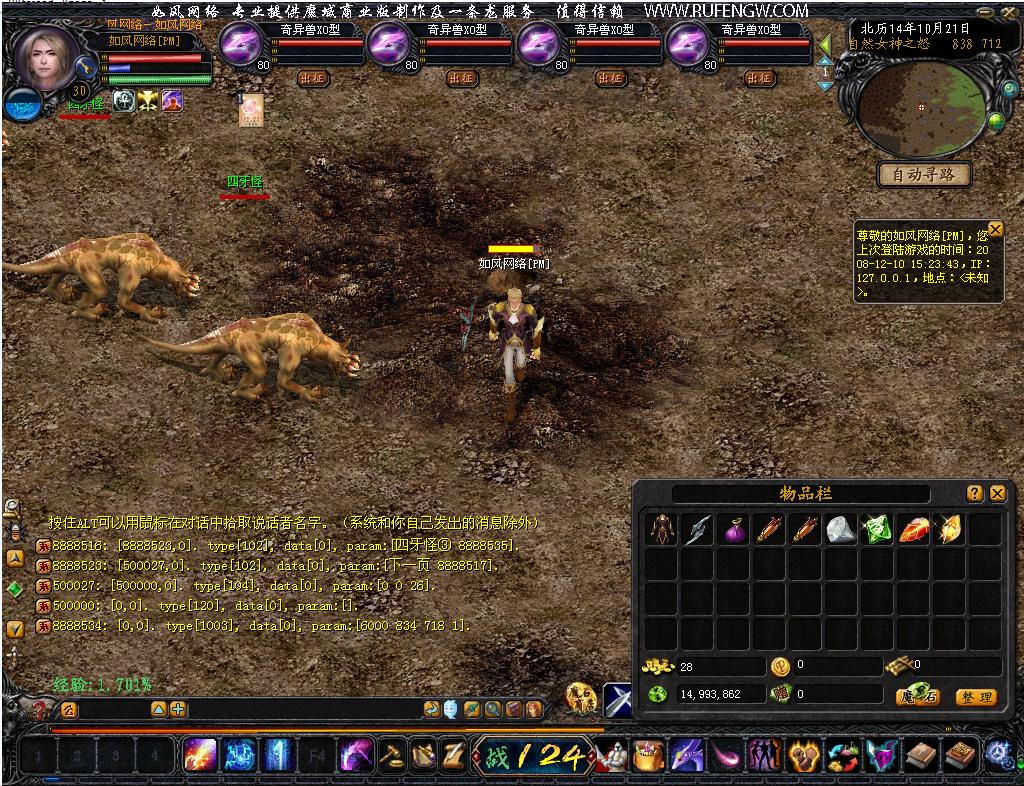This screenshot has width=1024, height=786.
Task: Select the winged golden buff icon
Action: pos(148,101)
